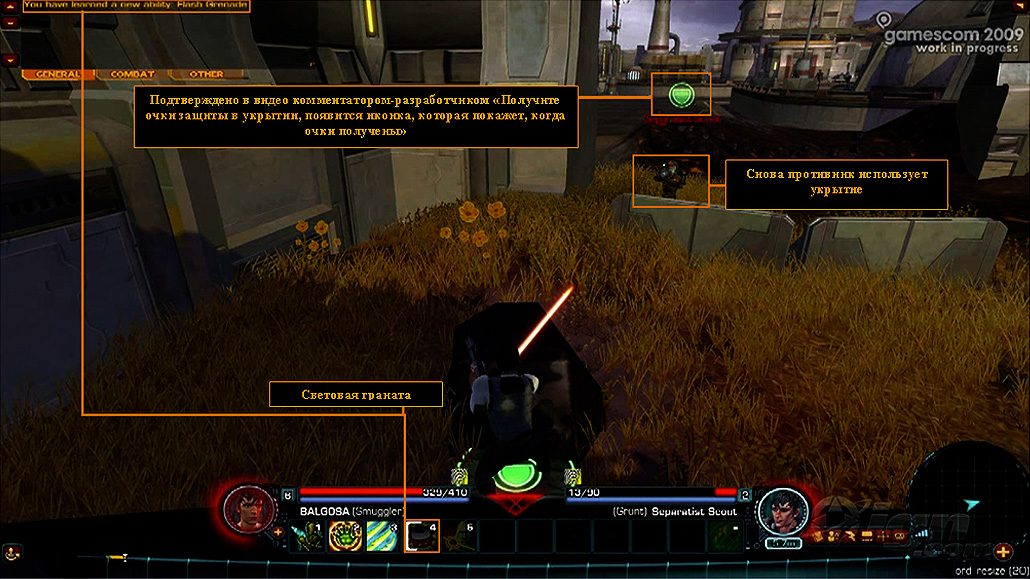Trigger the blue-striped ability in slot 3
Viewport: 1030px width, 579px height.
(383, 537)
